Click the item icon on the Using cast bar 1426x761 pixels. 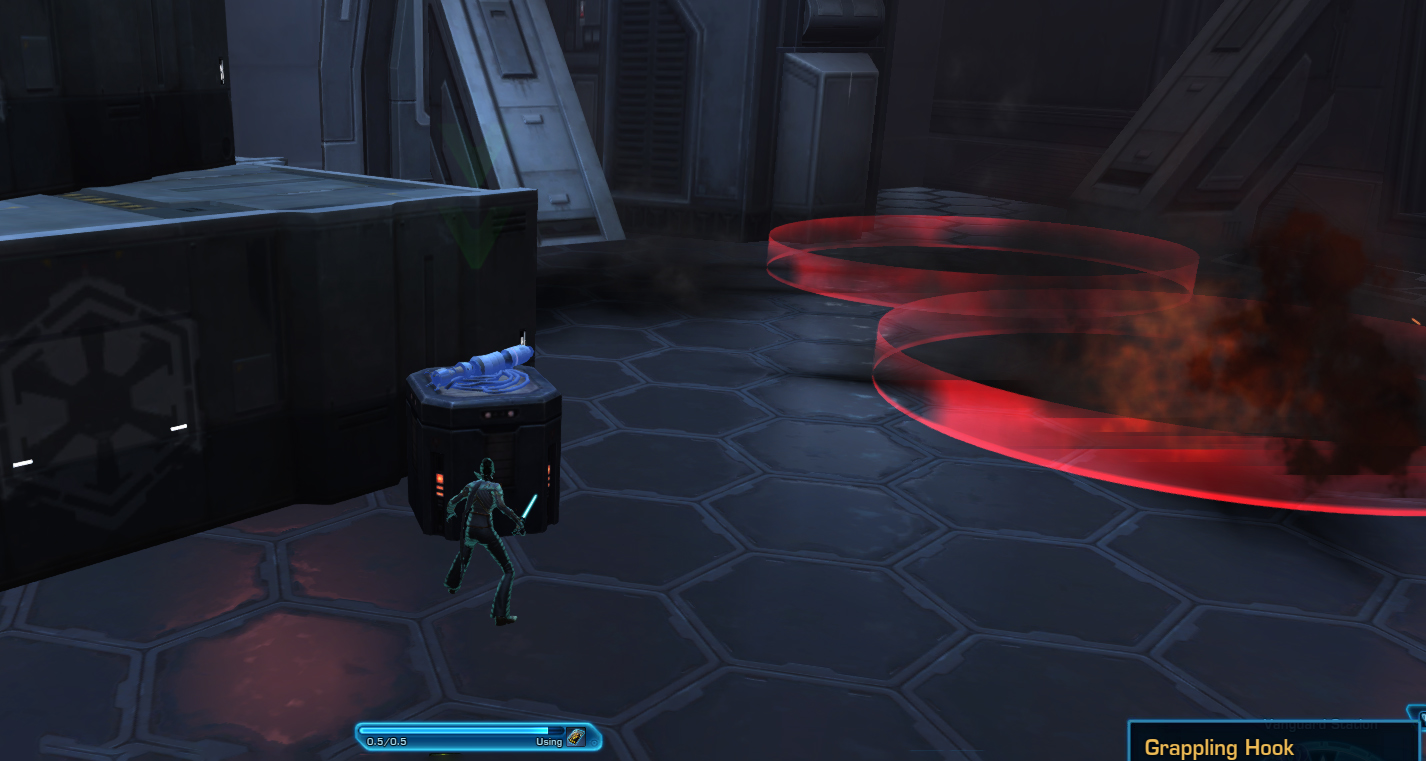[x=576, y=738]
